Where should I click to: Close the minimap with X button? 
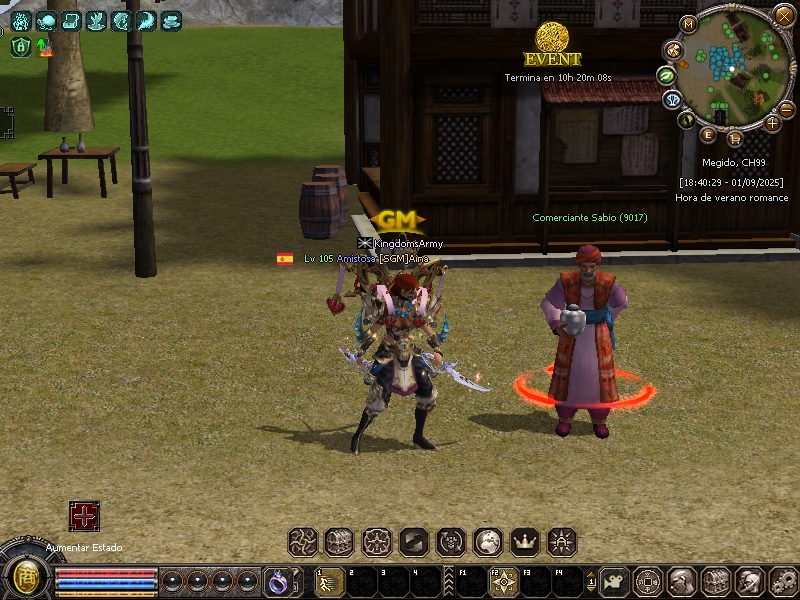(784, 16)
